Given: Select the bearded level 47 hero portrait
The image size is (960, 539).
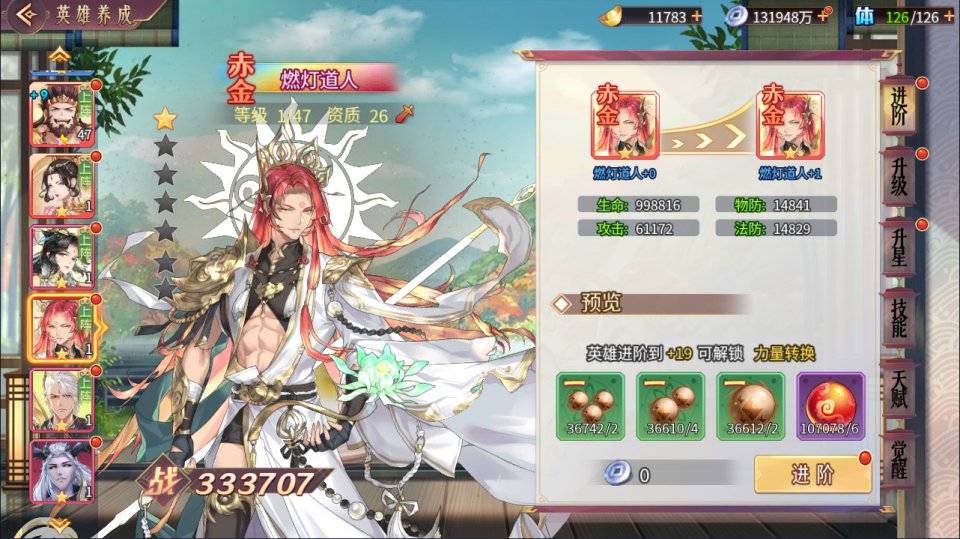Looking at the screenshot, I should coord(62,114).
